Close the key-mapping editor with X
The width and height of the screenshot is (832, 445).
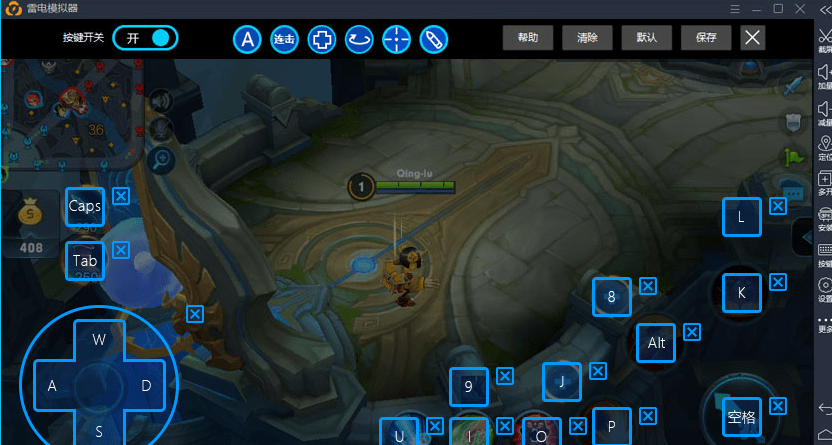[x=753, y=39]
